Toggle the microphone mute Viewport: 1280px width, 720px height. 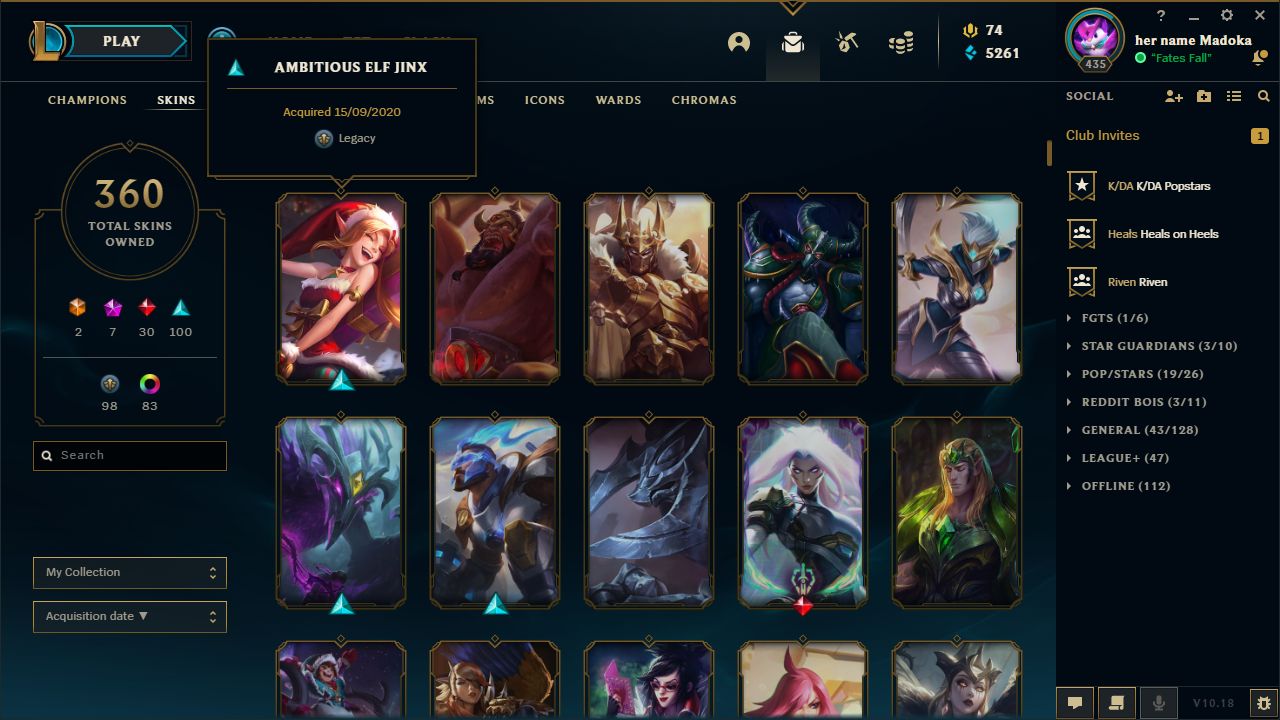(x=1158, y=702)
